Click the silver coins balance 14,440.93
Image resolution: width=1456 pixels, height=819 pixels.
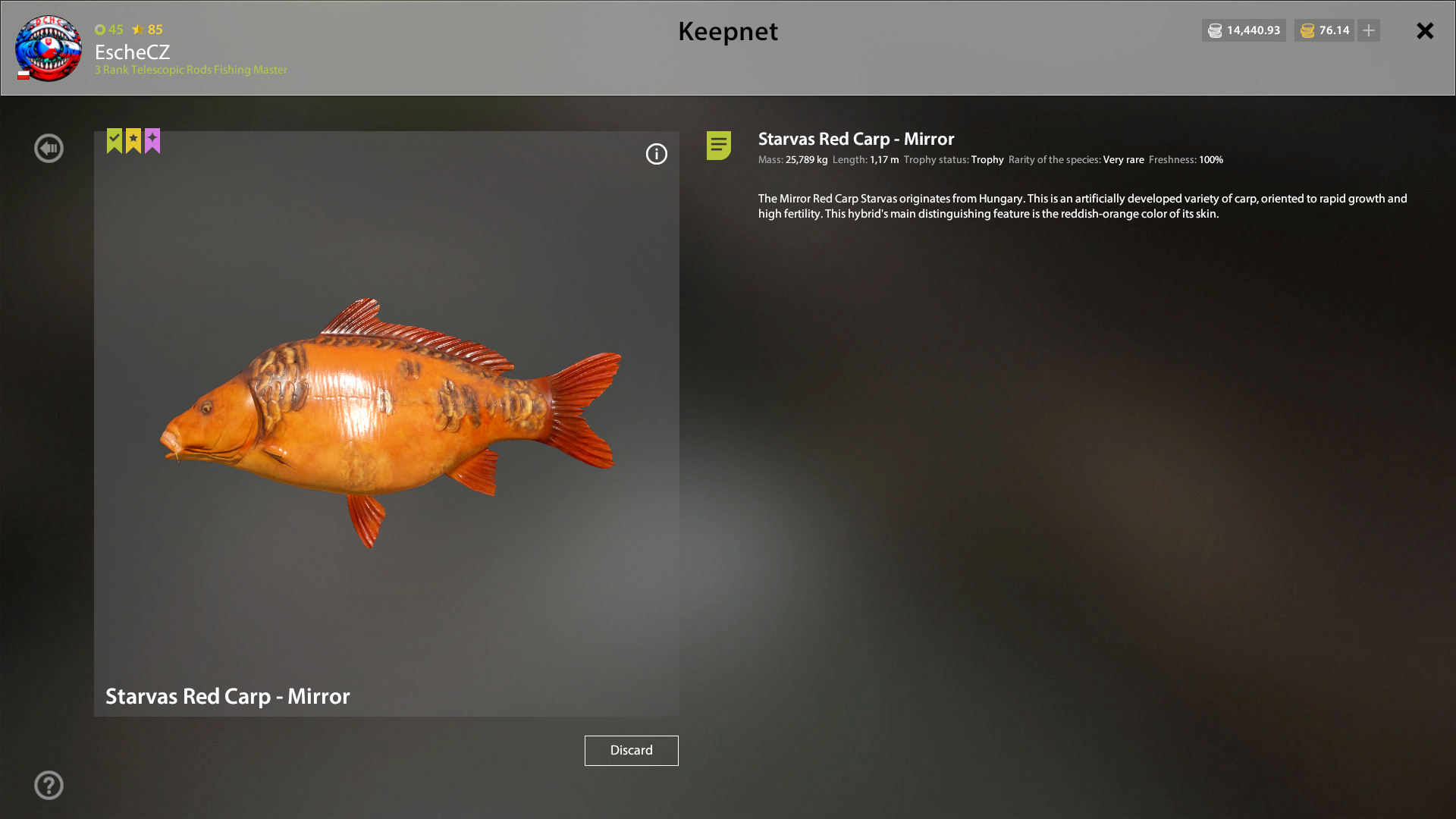[1244, 30]
